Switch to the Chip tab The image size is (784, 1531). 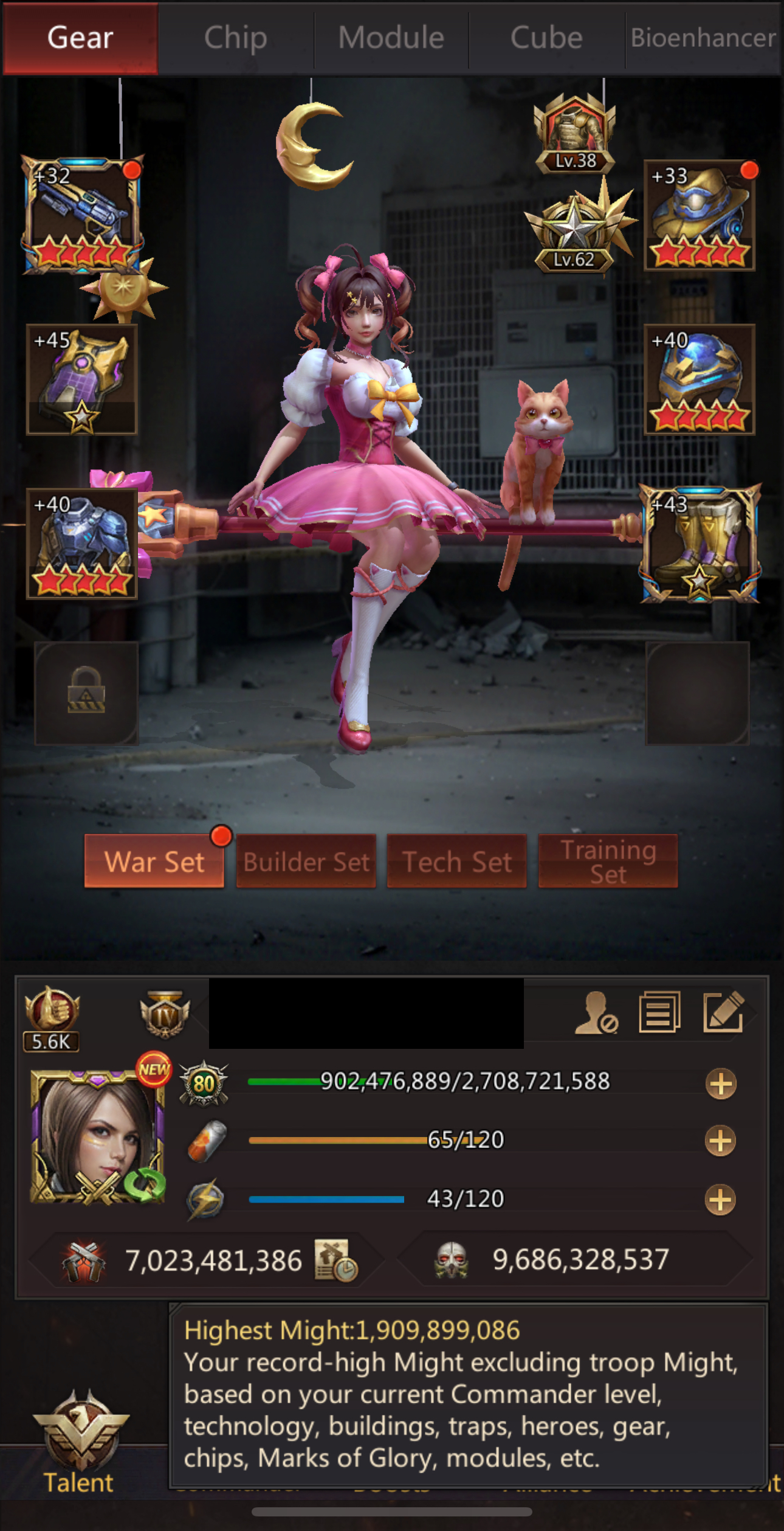click(236, 38)
